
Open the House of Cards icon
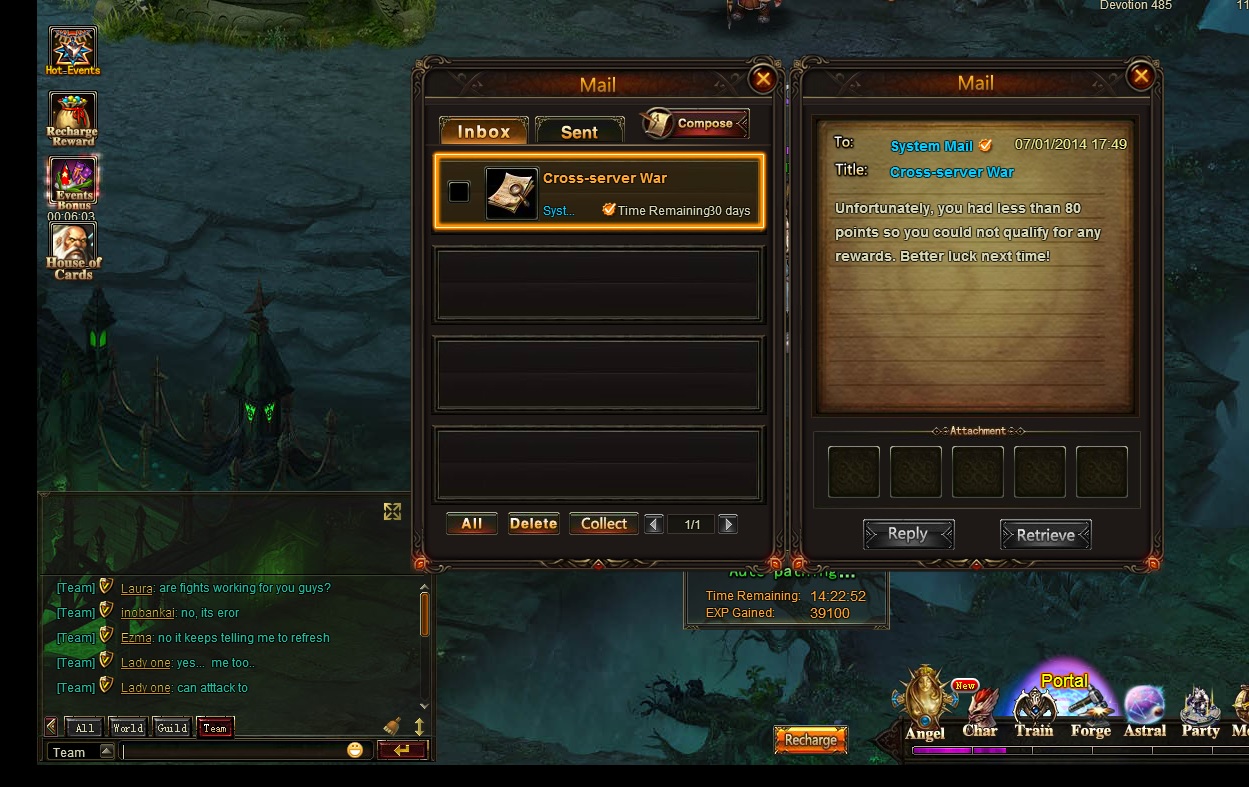pos(73,250)
